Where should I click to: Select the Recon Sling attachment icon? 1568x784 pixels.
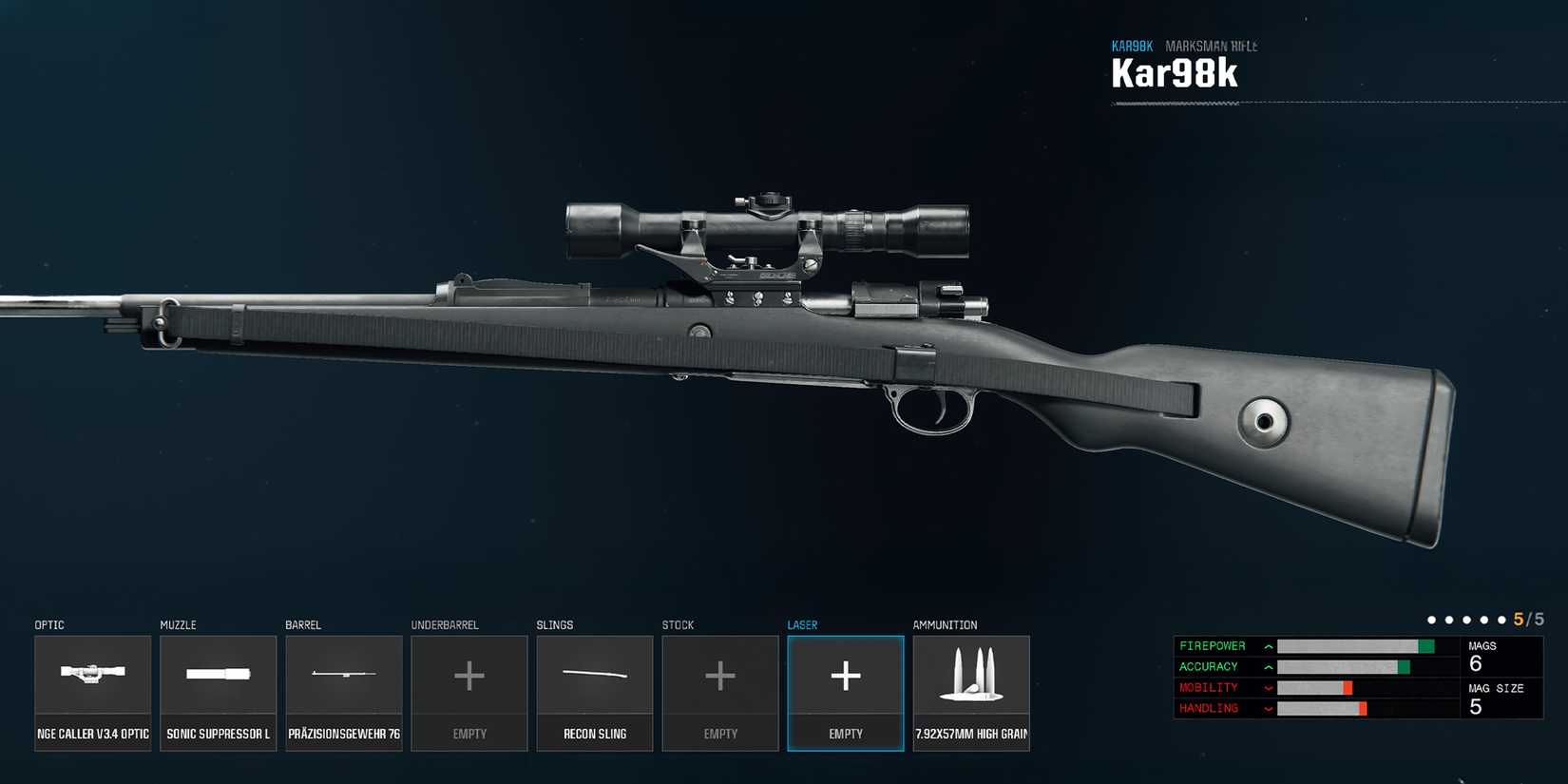(x=594, y=677)
